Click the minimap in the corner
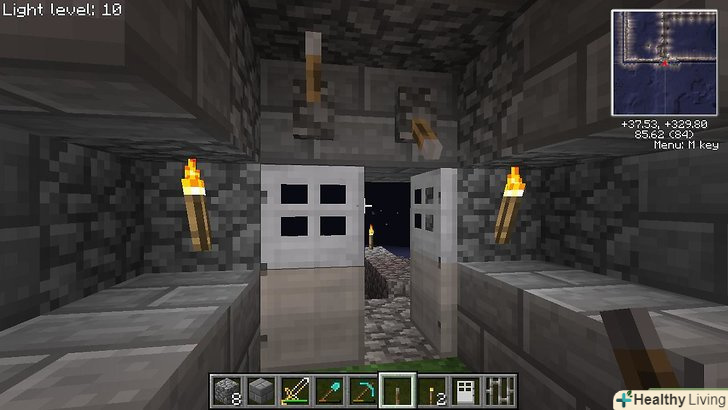728x410 pixels. click(x=666, y=60)
